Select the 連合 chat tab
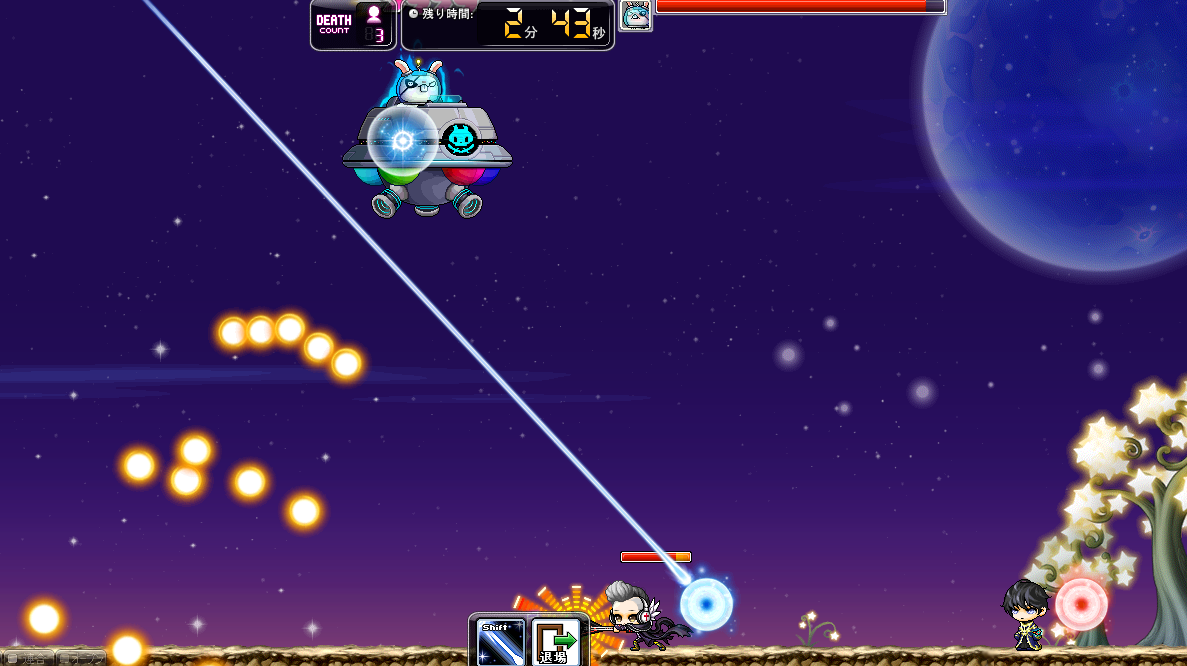 coord(27,658)
